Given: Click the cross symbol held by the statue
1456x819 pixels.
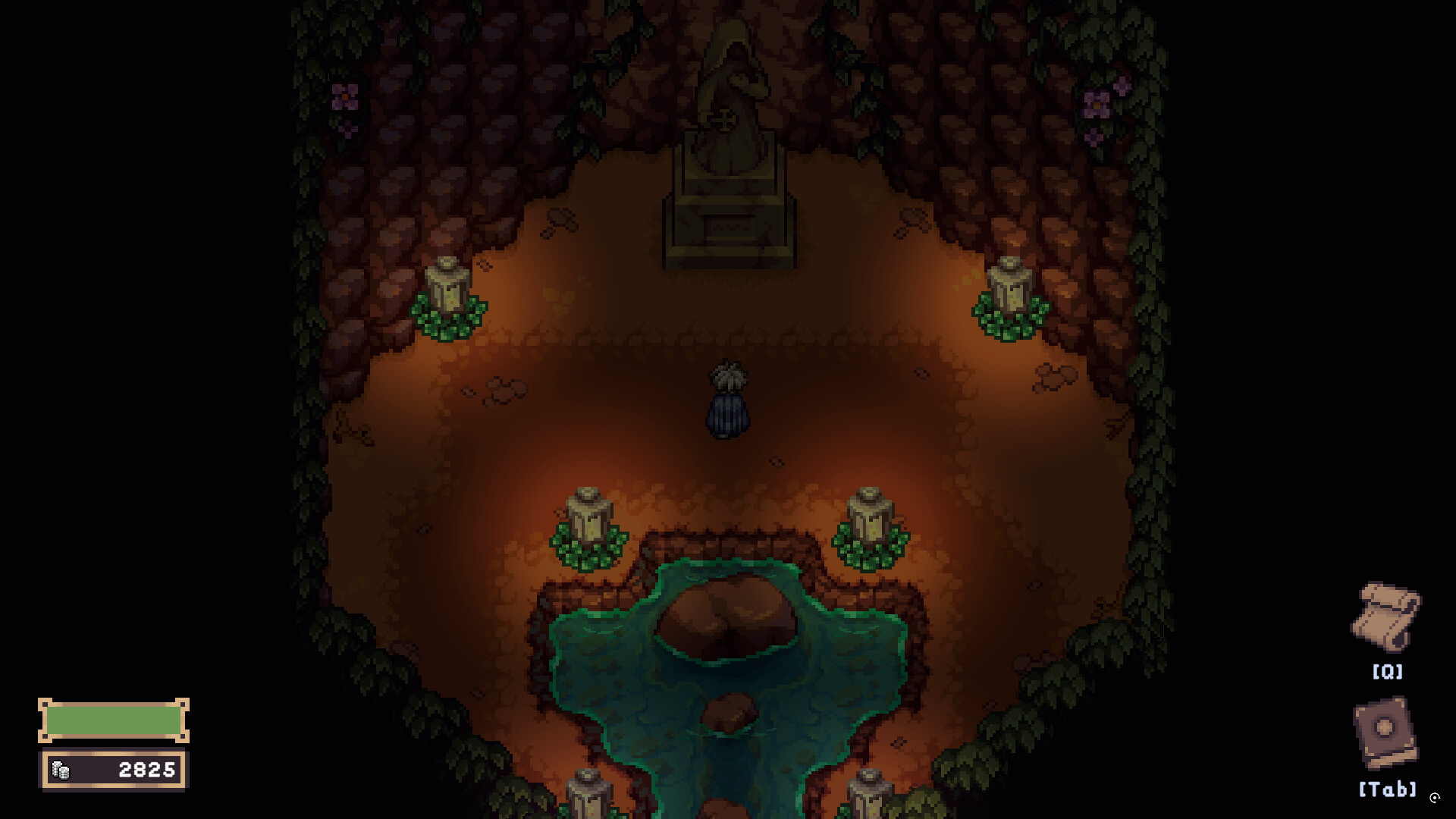Looking at the screenshot, I should (726, 120).
